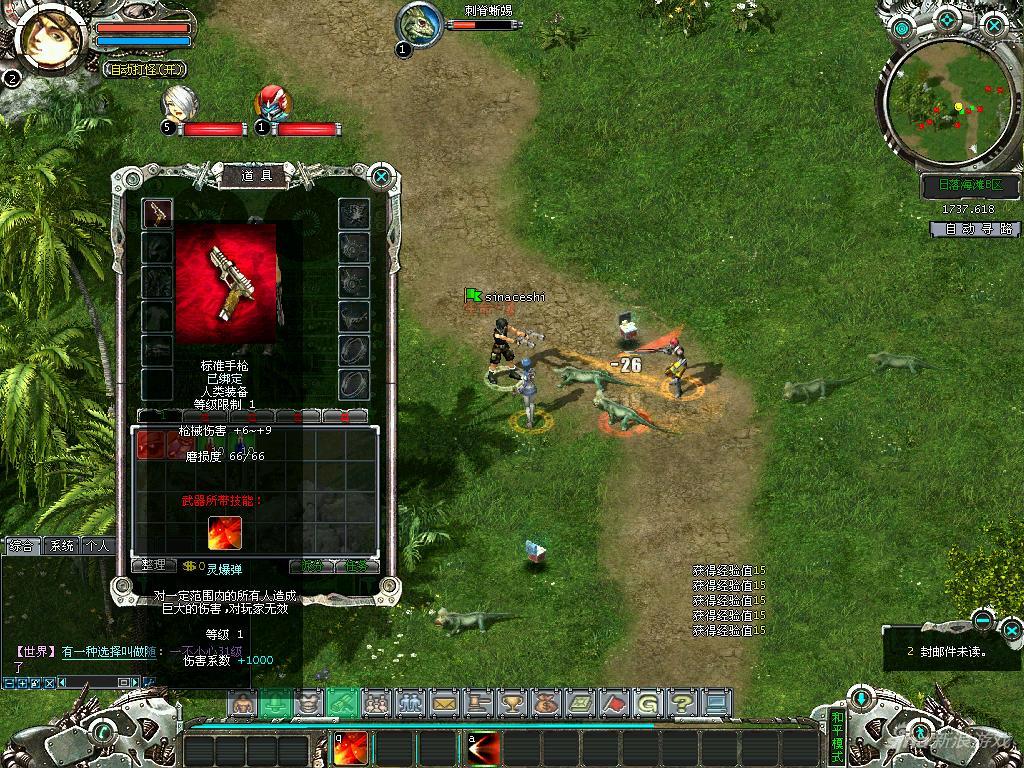
Task: Activate the fire skill on hotkey q
Action: pyautogui.click(x=350, y=748)
